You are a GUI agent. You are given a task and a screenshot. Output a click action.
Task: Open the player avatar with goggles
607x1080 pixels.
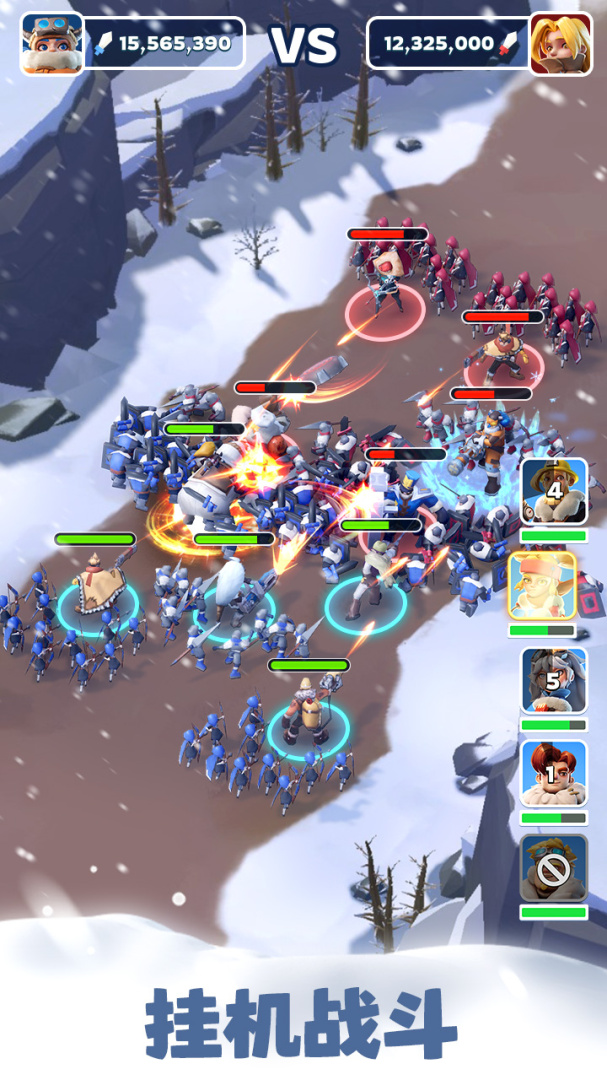[x=52, y=44]
